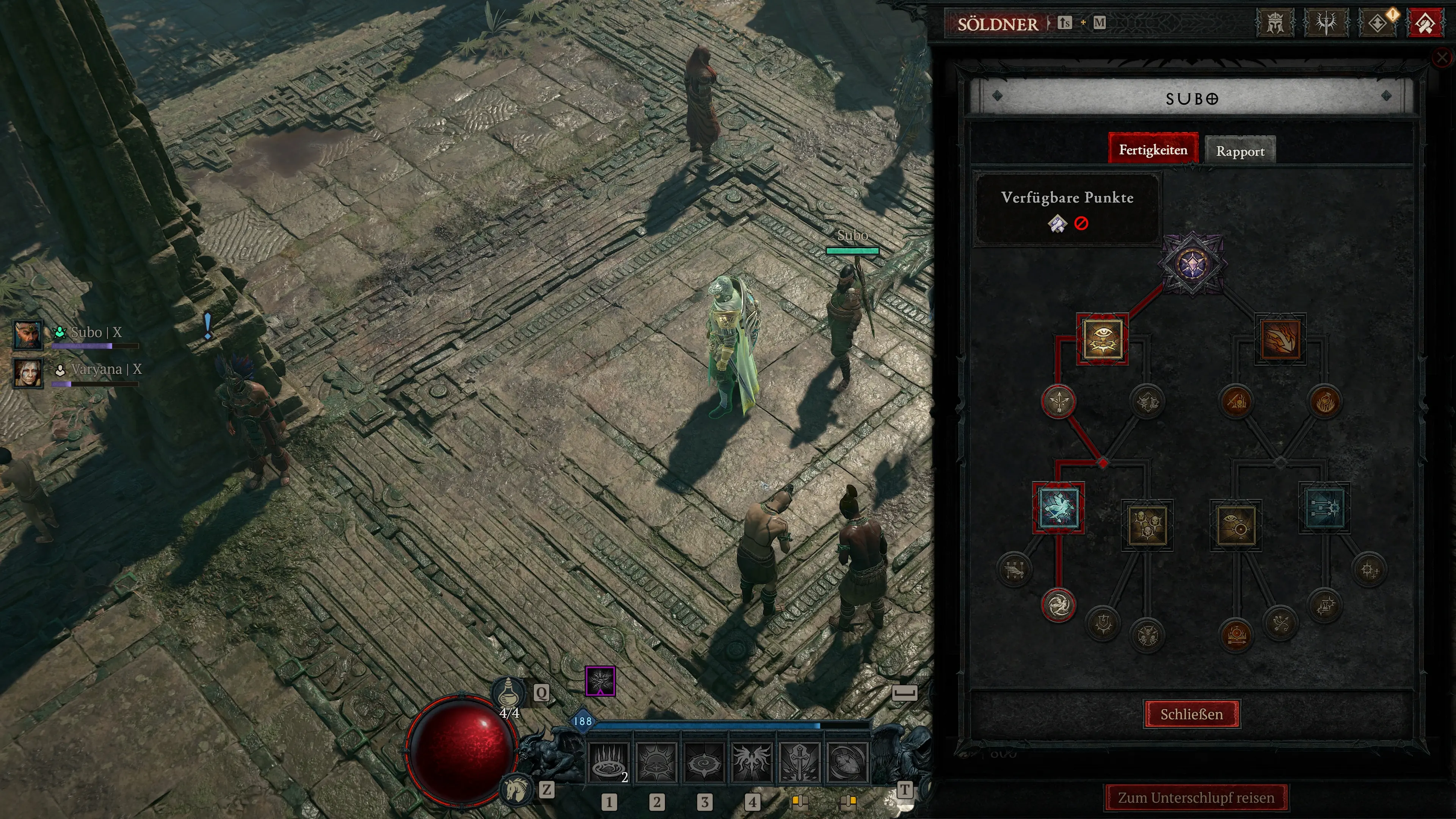The image size is (1456, 819).
Task: Open the crowned helmet character tab
Action: click(x=1274, y=24)
